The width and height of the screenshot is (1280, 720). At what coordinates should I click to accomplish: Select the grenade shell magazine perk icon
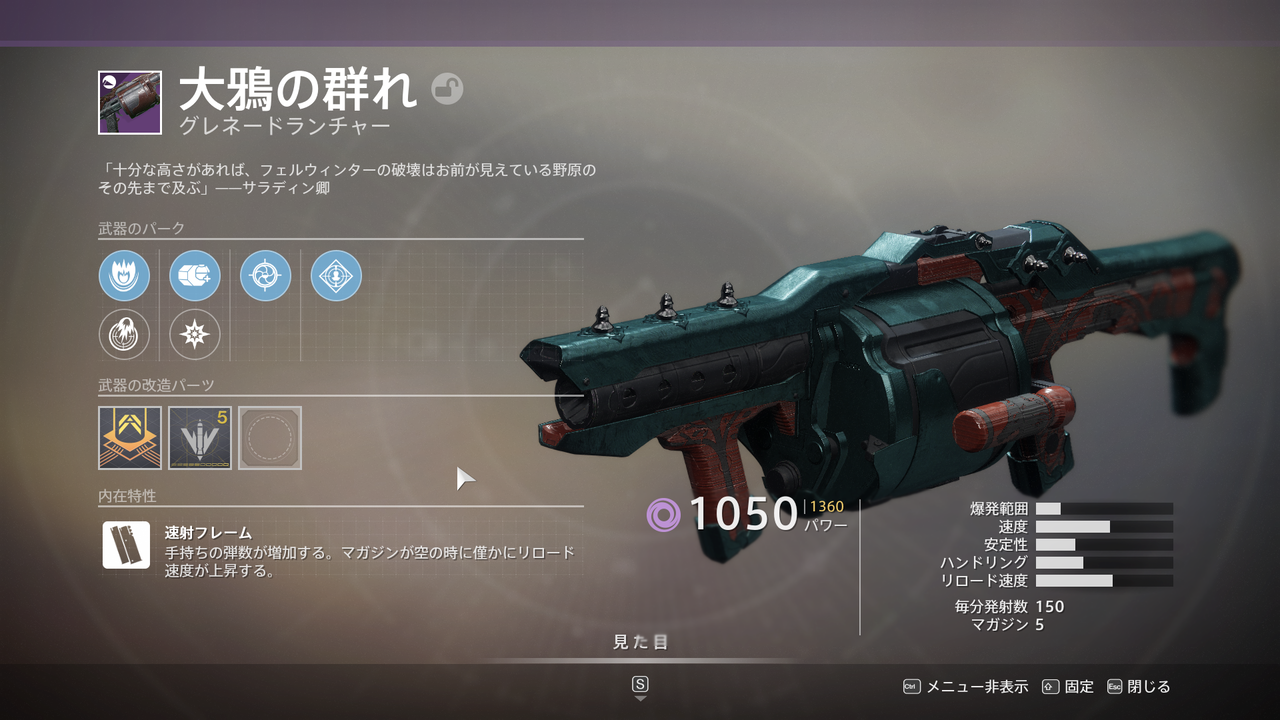194,276
